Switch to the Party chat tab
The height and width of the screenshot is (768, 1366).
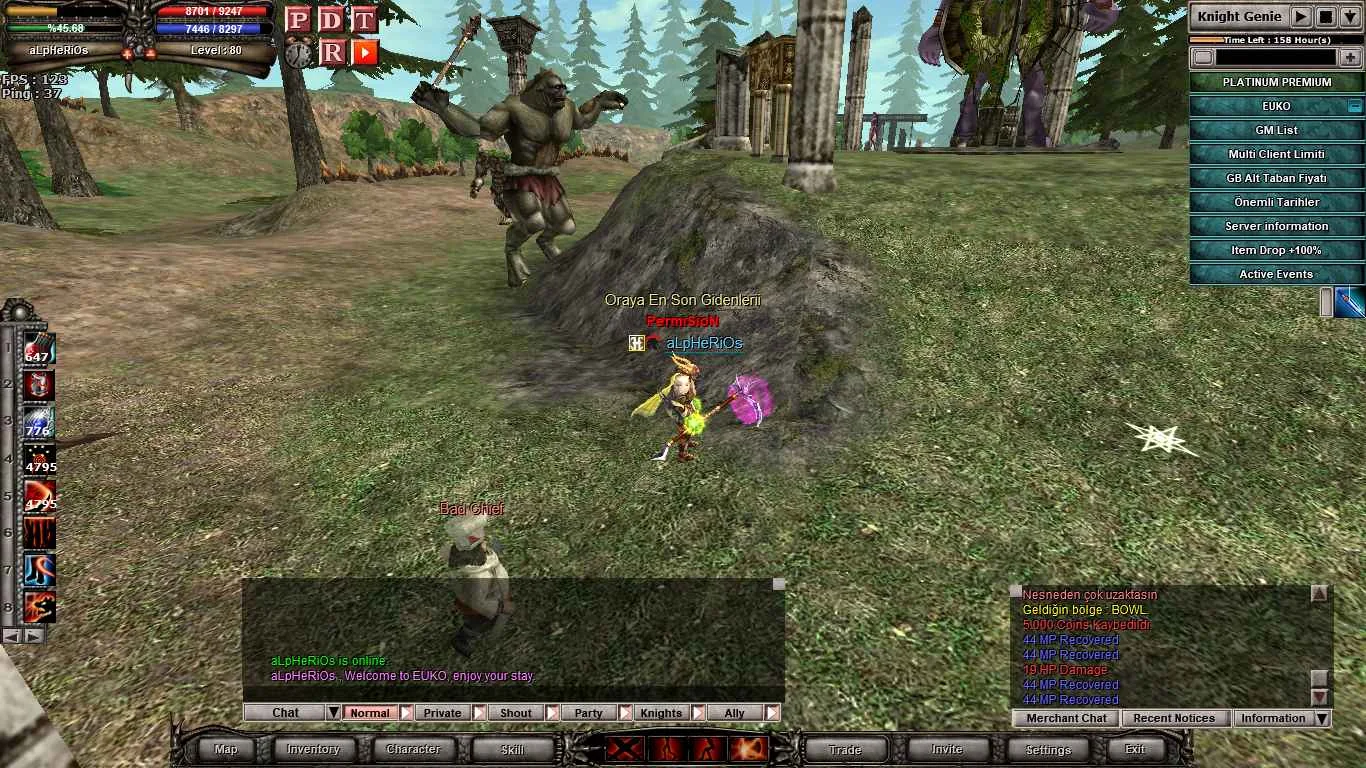click(x=588, y=713)
